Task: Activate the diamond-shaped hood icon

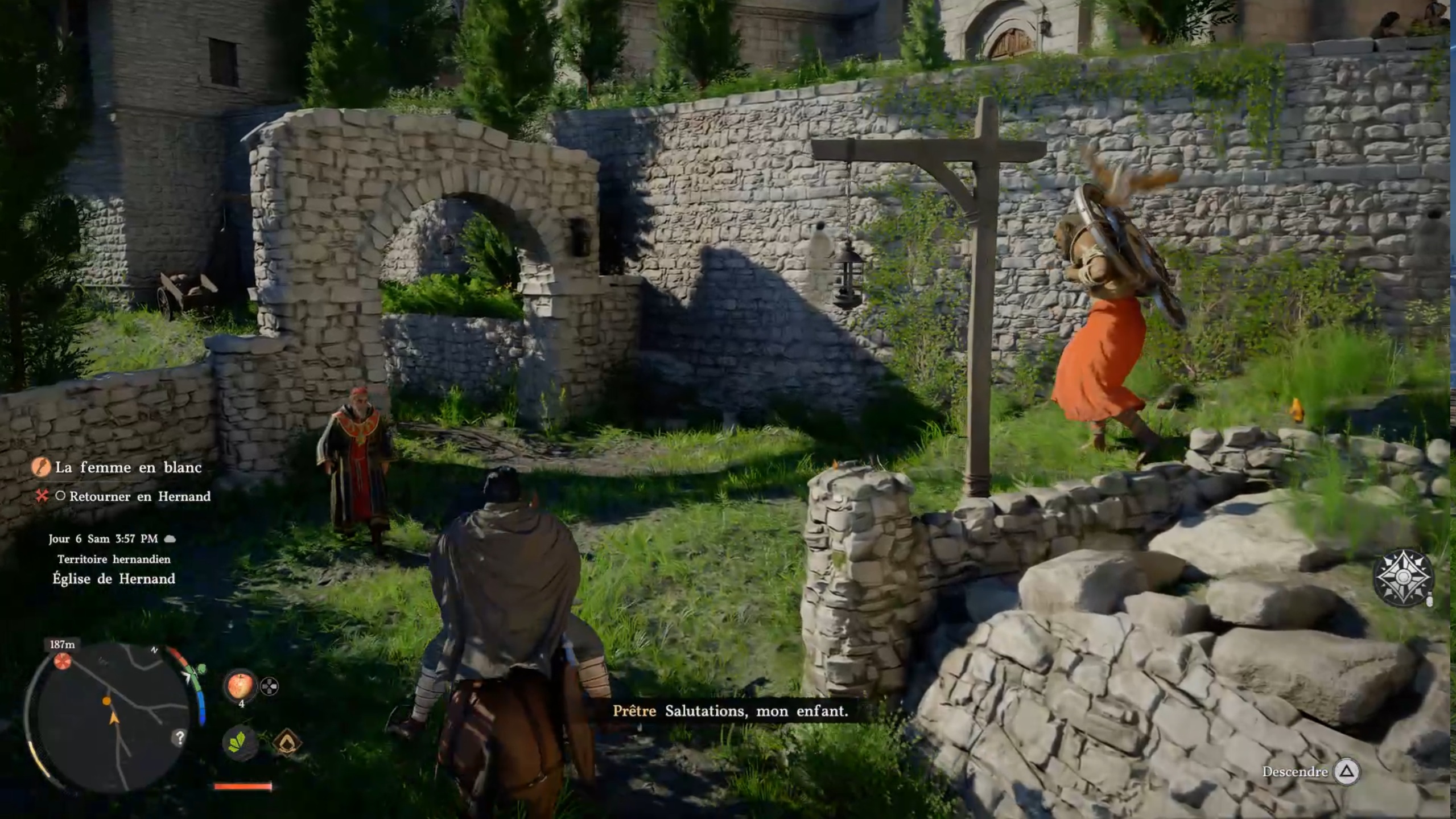Action: (286, 742)
